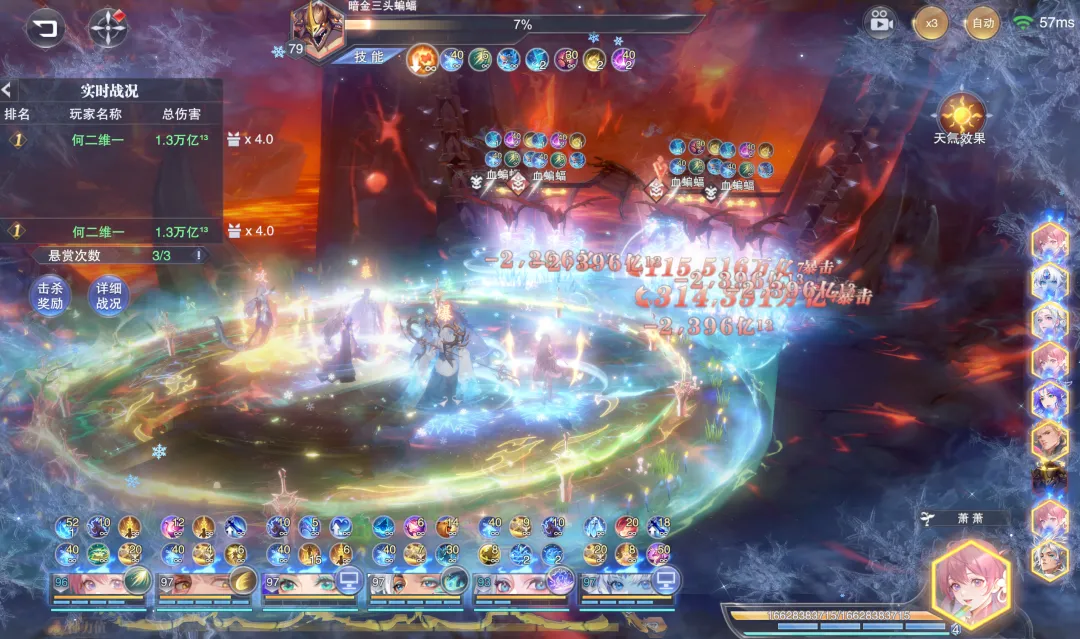
Task: Collapse the 实时战况 panel arrow
Action: (x=8, y=90)
